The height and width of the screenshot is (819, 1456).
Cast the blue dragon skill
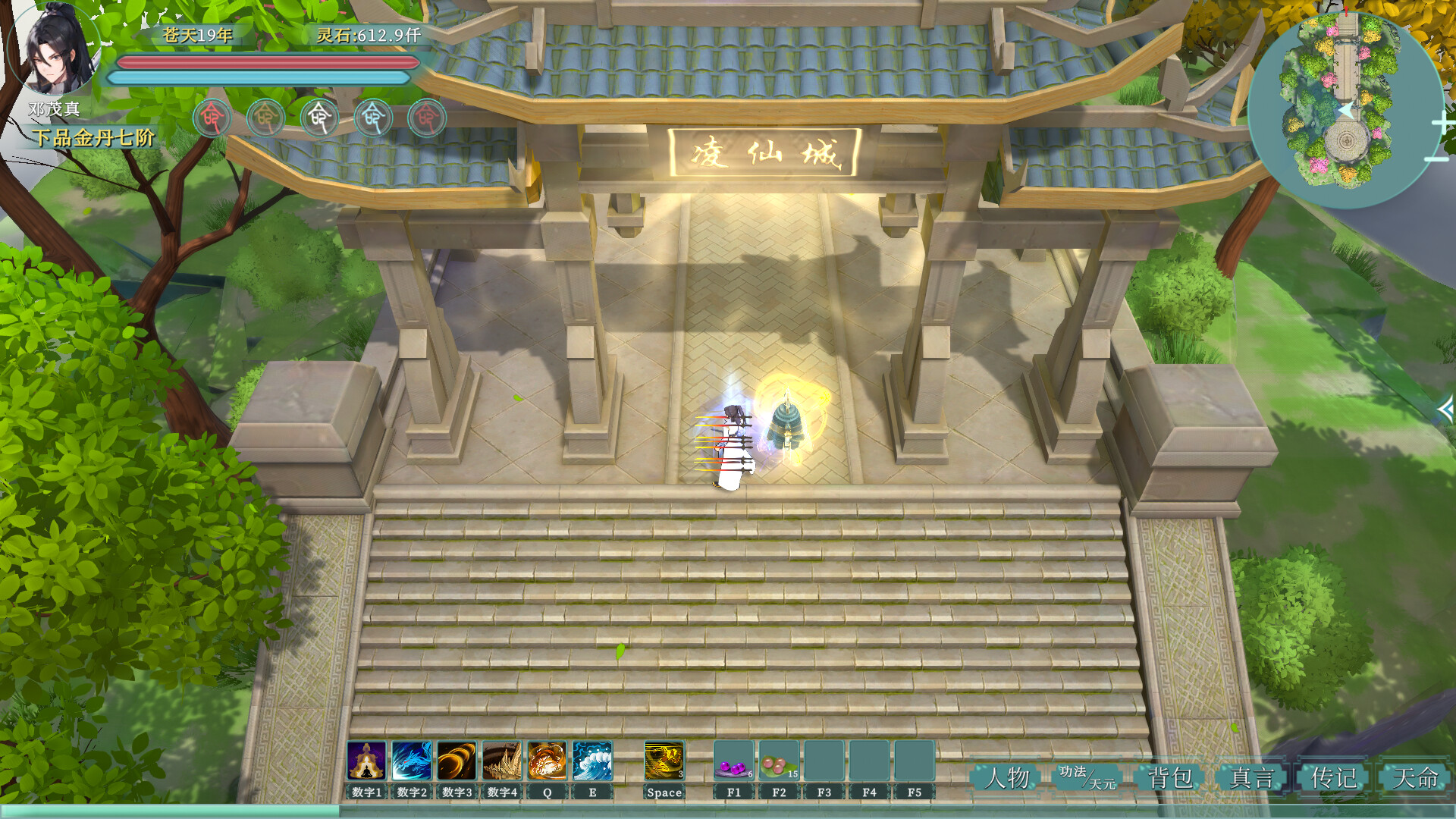pos(412,761)
